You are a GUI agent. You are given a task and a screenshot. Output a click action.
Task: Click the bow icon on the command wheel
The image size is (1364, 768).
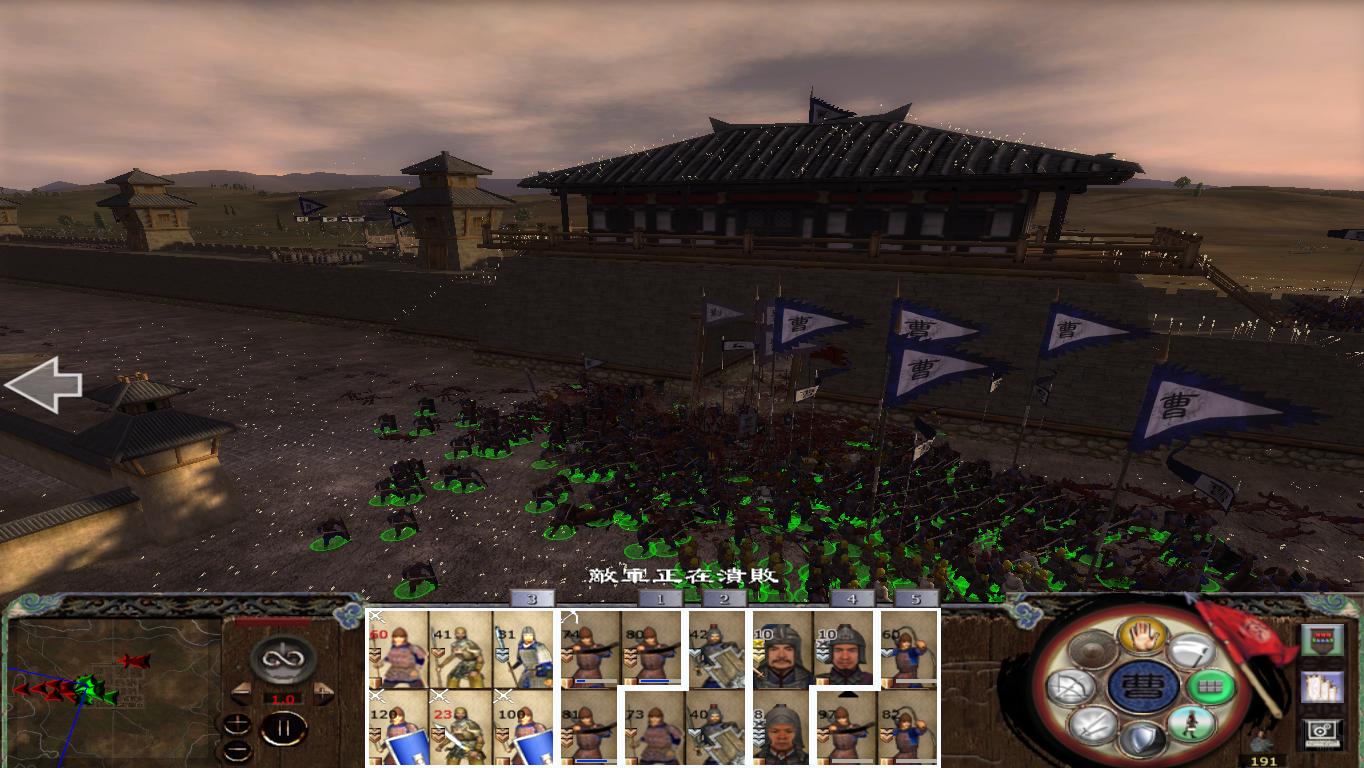pyautogui.click(x=1070, y=687)
